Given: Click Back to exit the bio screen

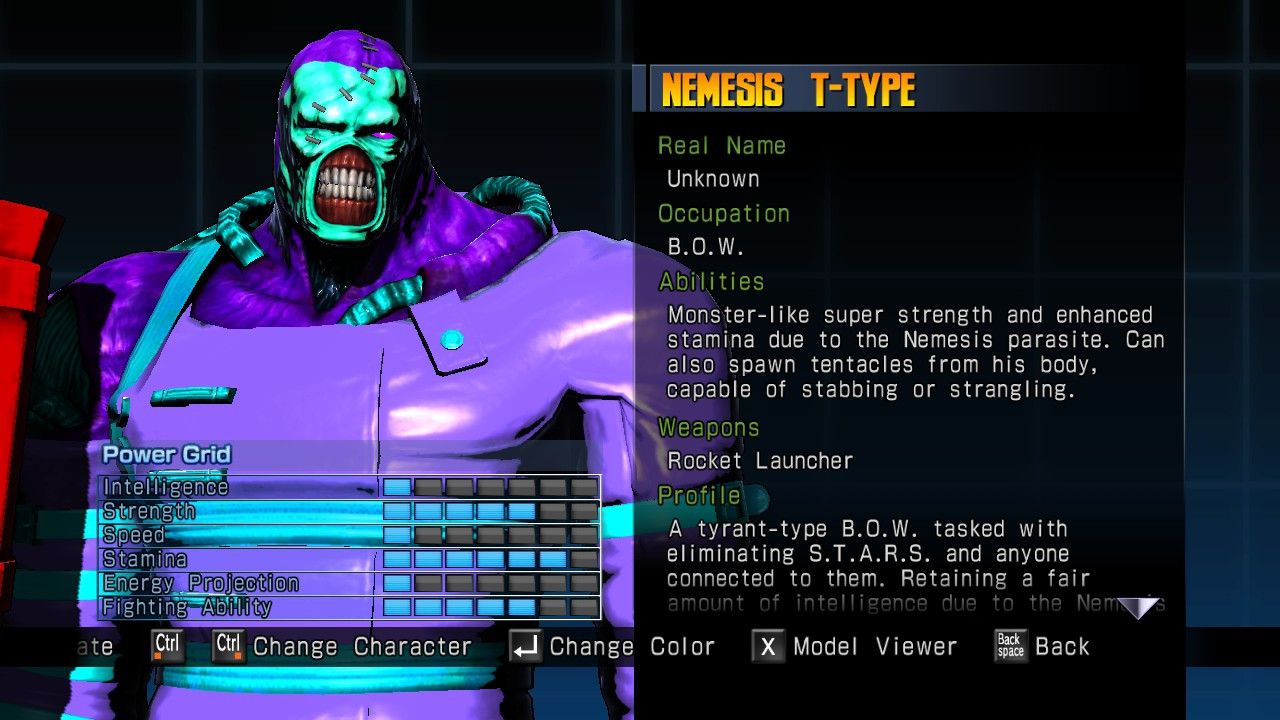Looking at the screenshot, I should (x=1064, y=646).
